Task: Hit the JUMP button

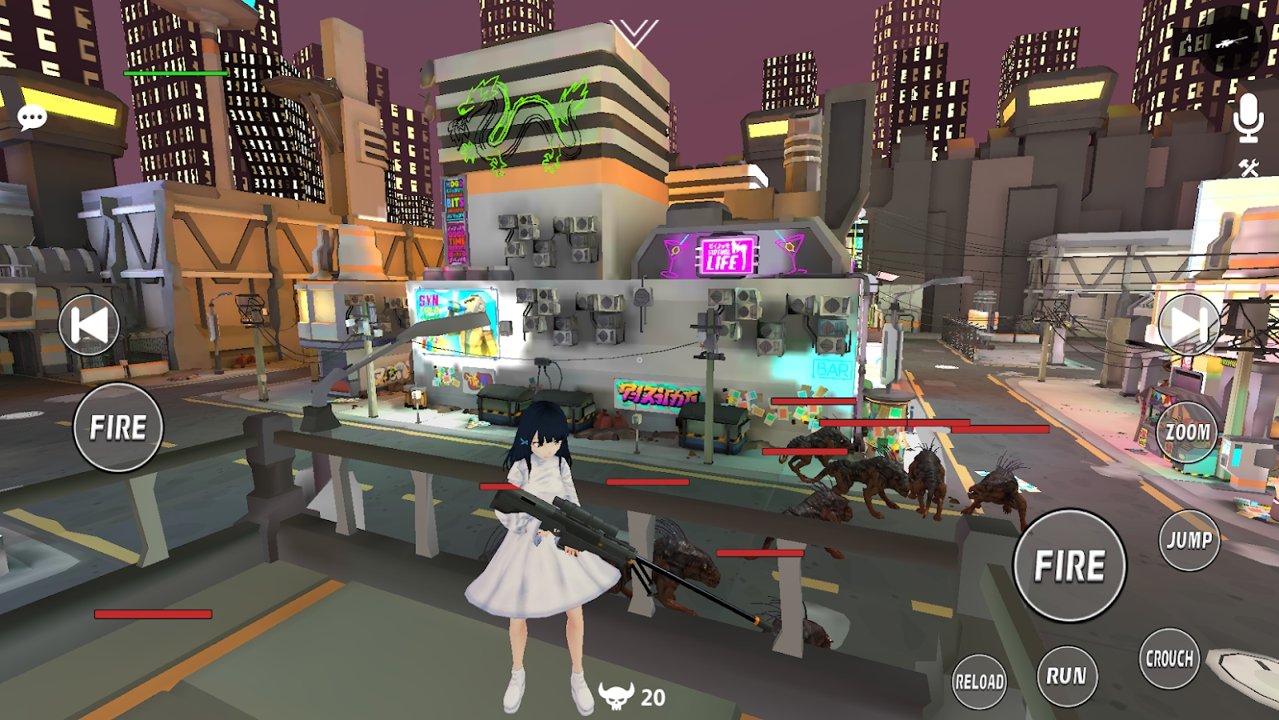Action: 1189,540
